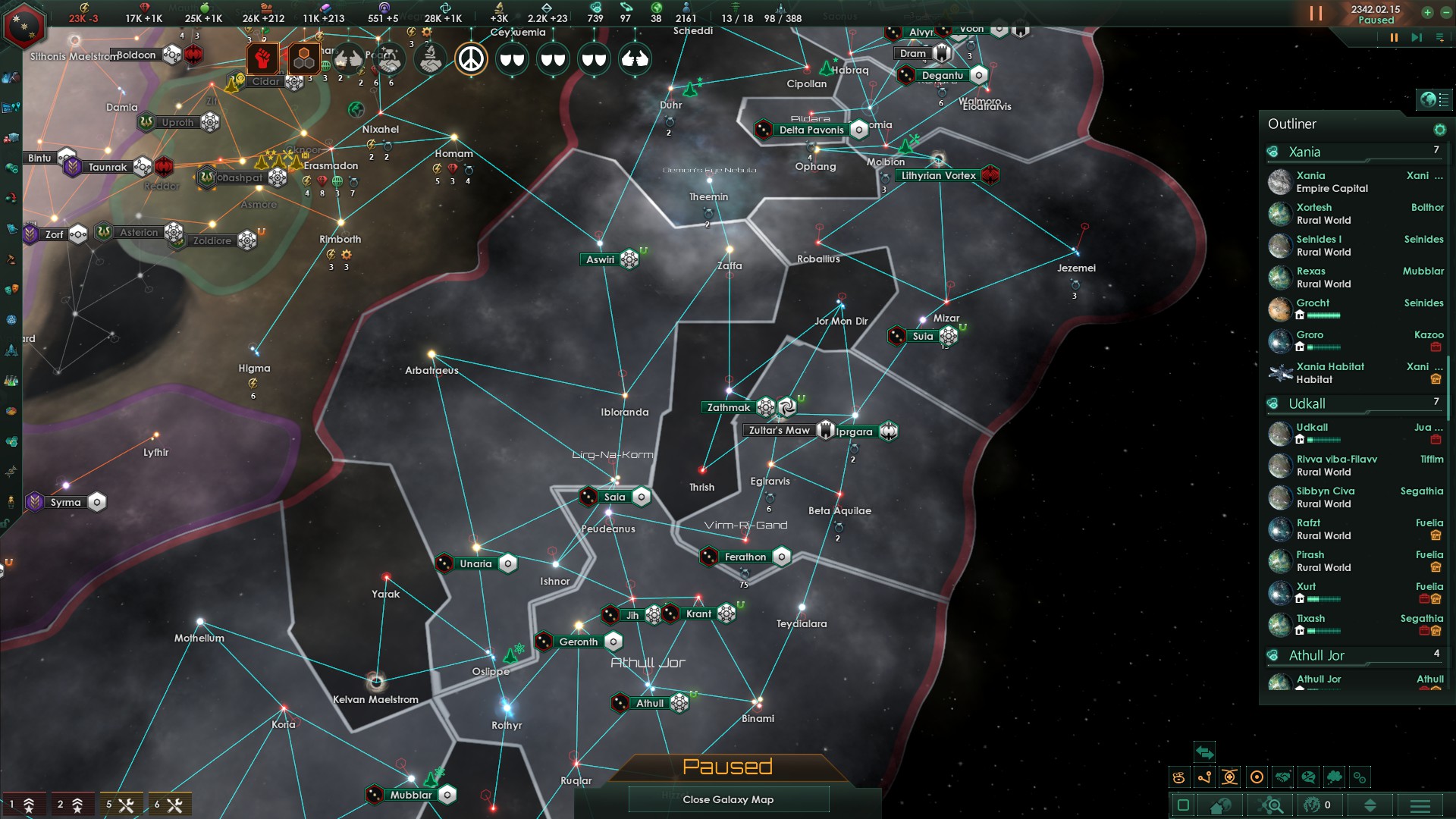Image resolution: width=1456 pixels, height=819 pixels.
Task: Click the fast-forward speed button next to Paused
Action: click(x=1417, y=38)
